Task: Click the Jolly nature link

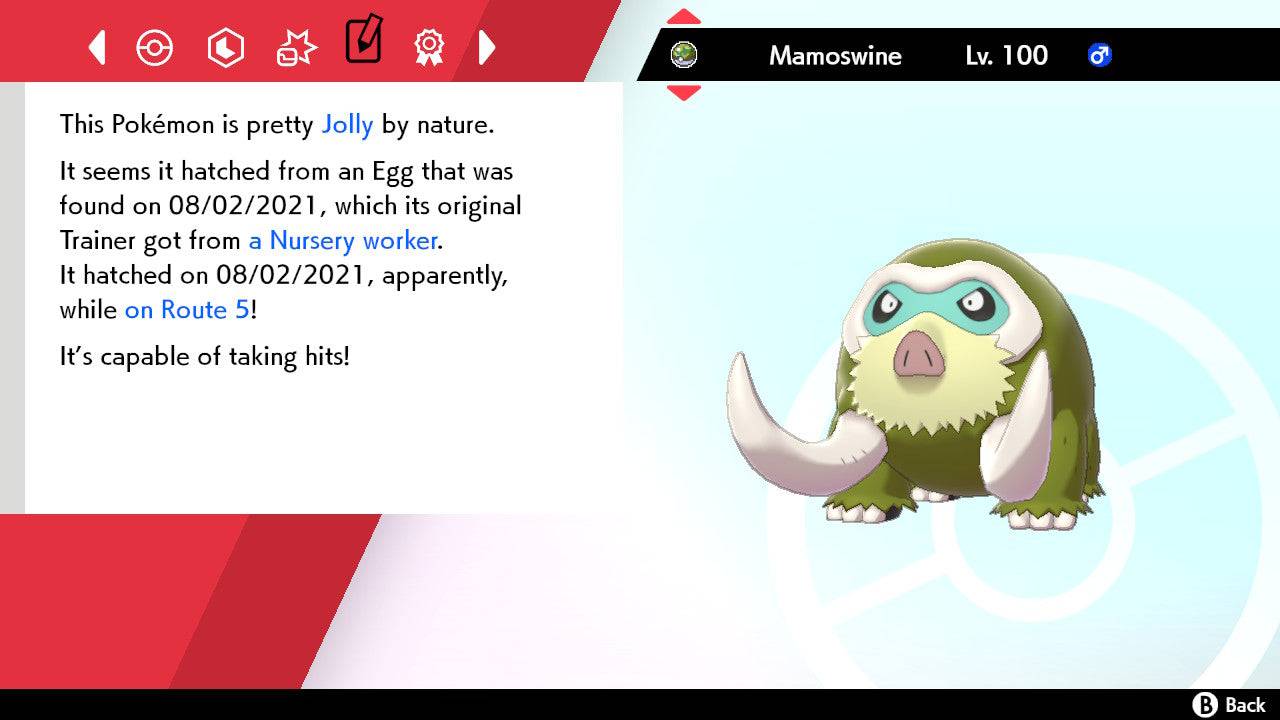Action: (347, 124)
